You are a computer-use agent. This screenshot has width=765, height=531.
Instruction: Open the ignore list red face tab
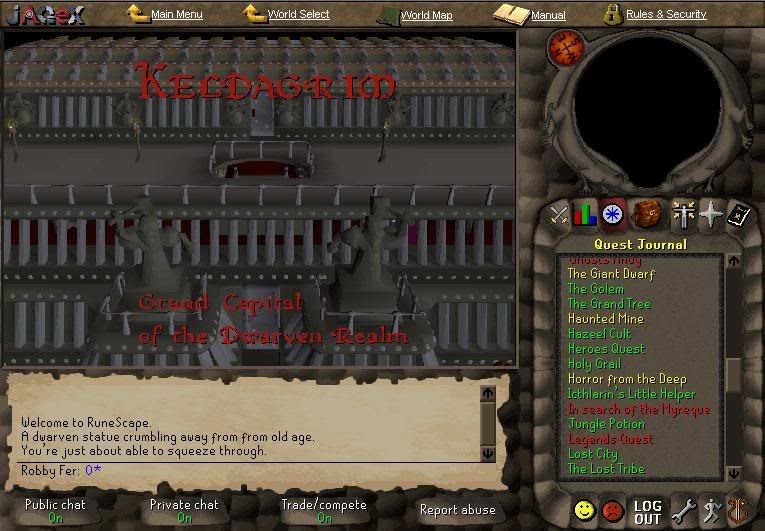pos(613,510)
